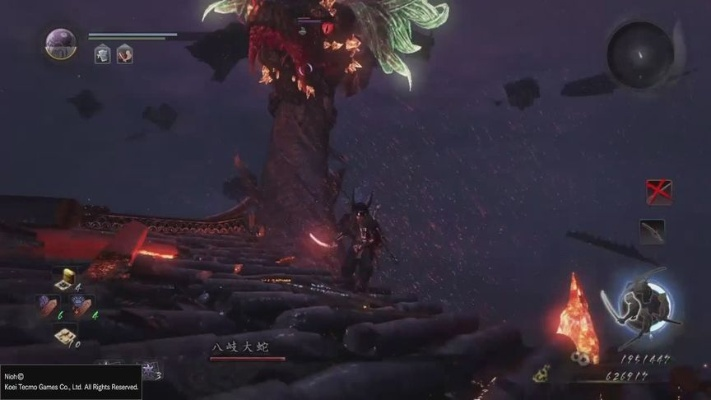The width and height of the screenshot is (711, 400).
Task: Select the shuriken item with count 3
Action: (x=146, y=371)
